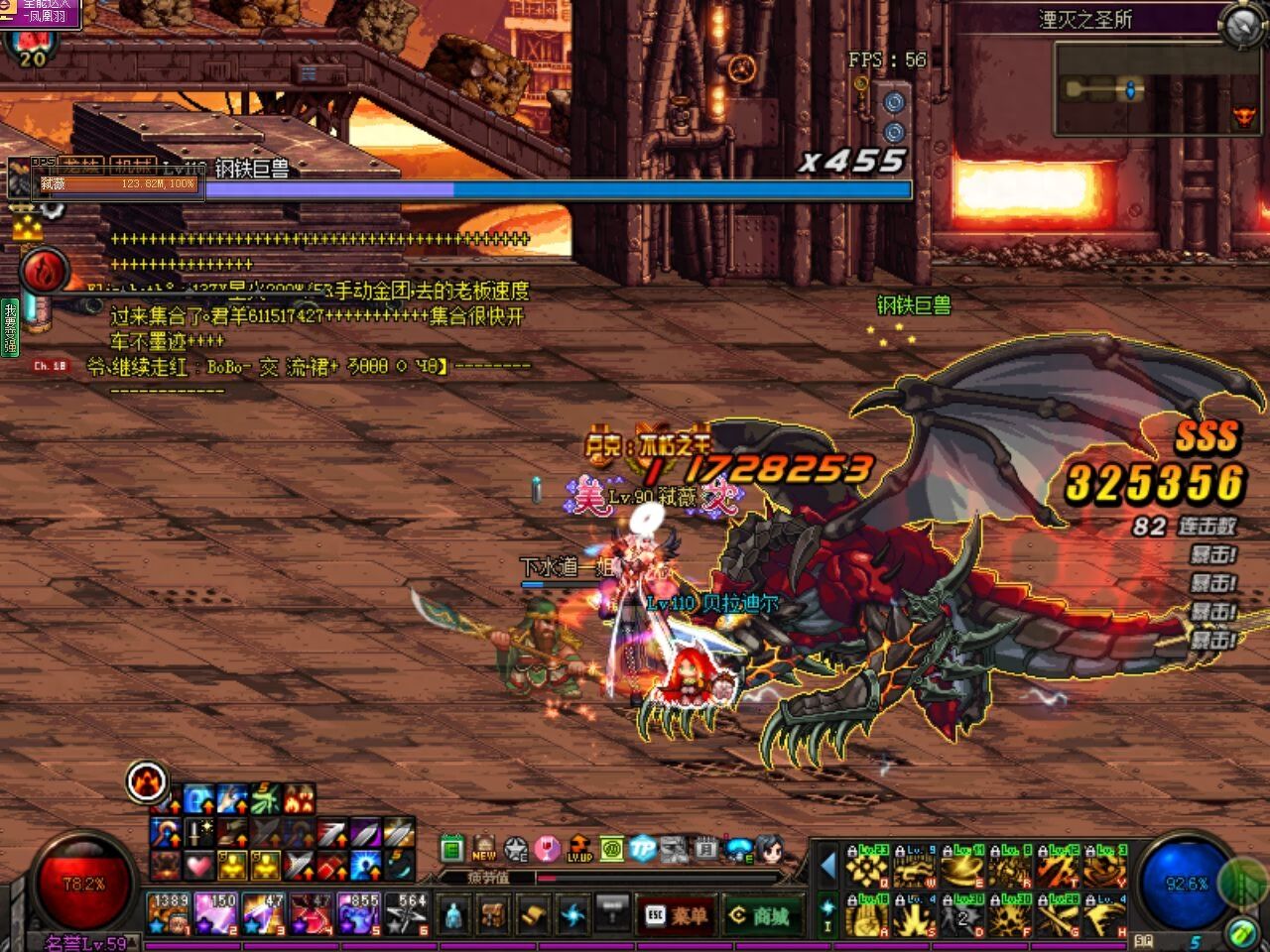Use the quick slot item with 1389 count
Screen dimensions: 1270x952
coord(168,913)
